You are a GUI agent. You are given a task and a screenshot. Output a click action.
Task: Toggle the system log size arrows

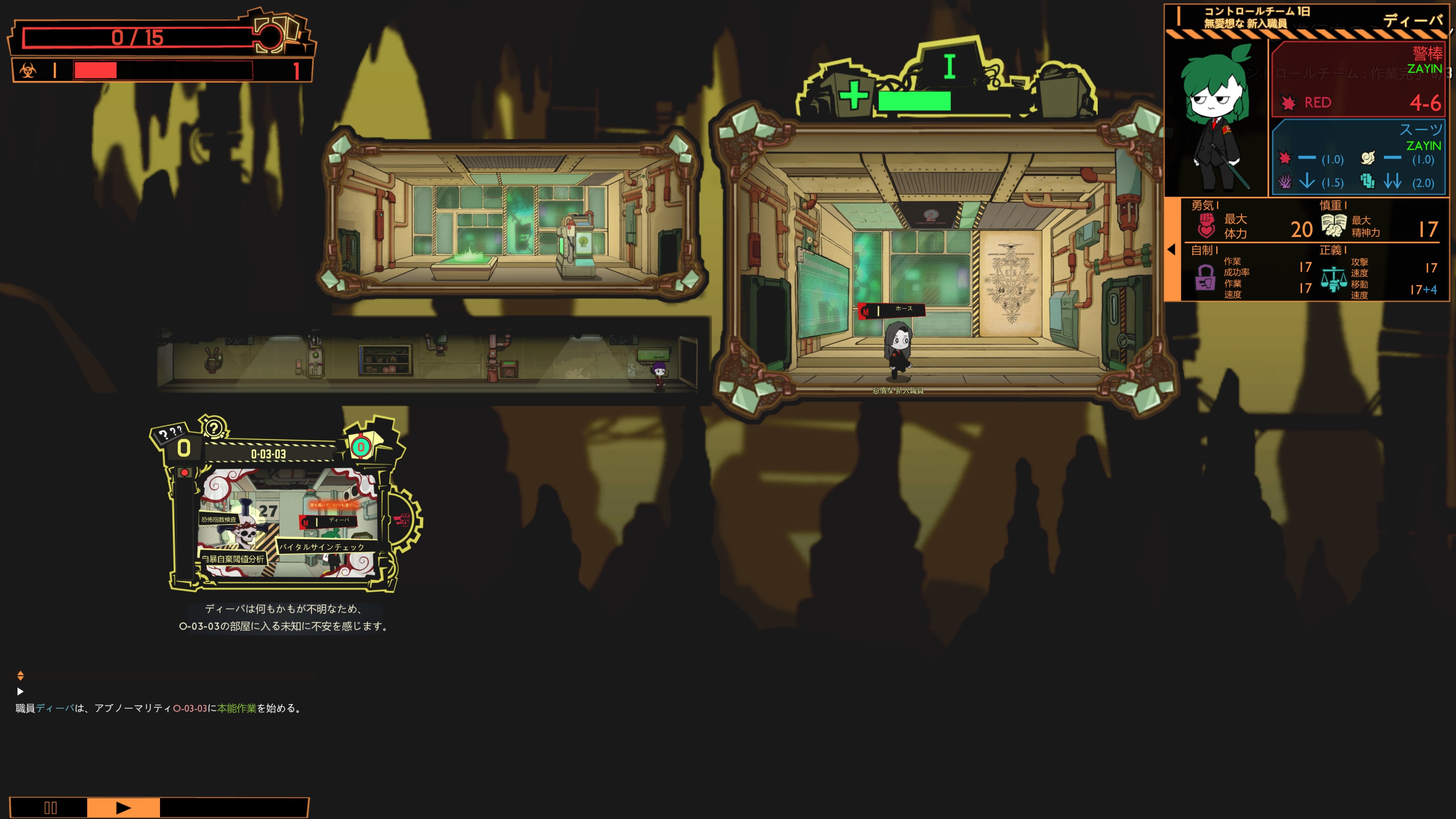20,675
